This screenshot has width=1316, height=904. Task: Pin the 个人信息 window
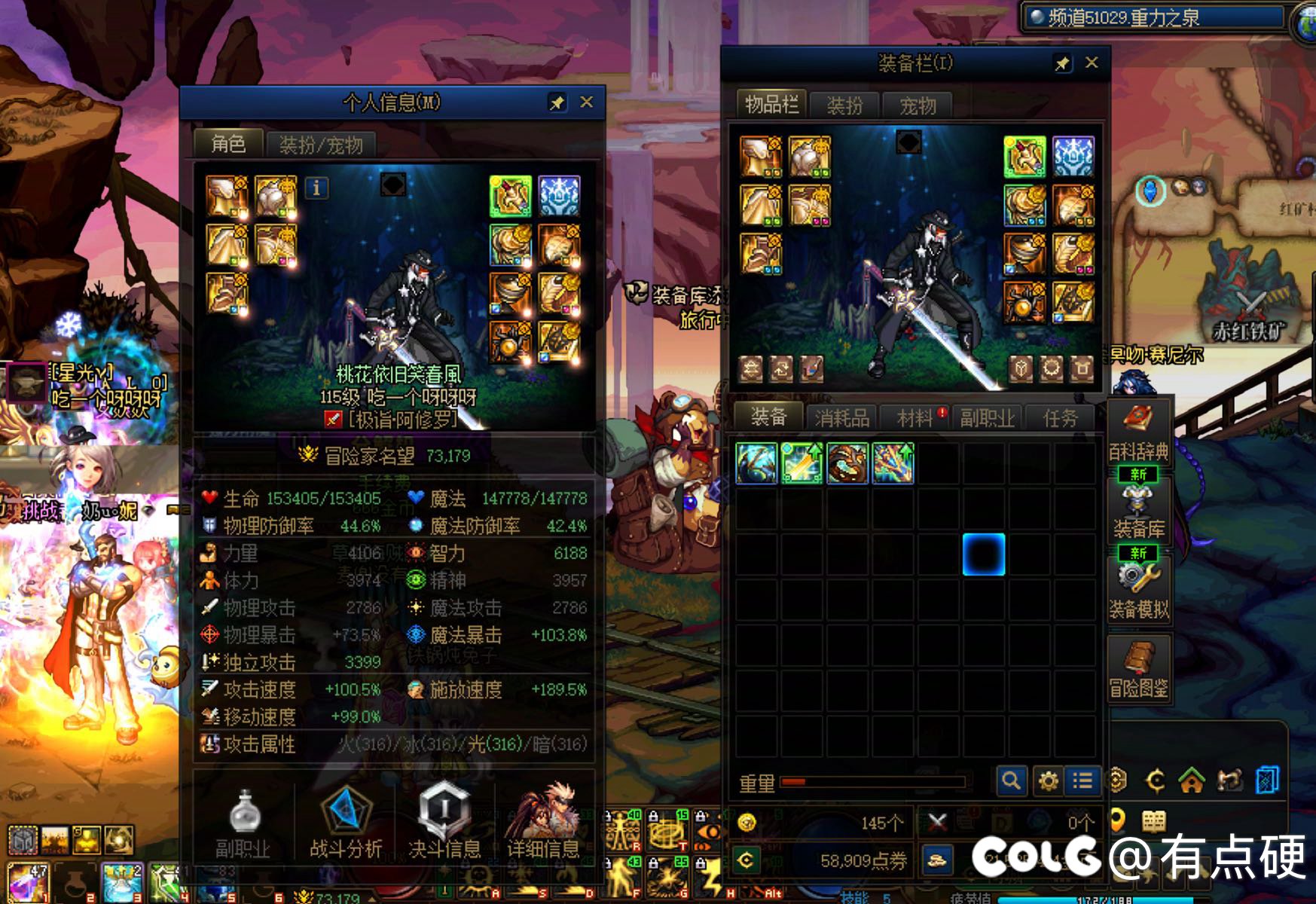[x=557, y=103]
